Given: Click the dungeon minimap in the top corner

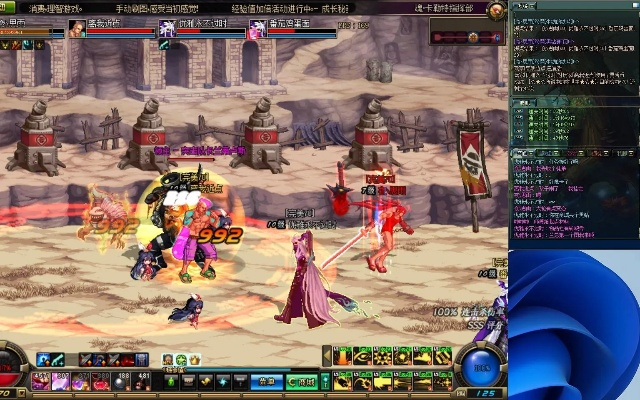Looking at the screenshot, I should pos(465,31).
